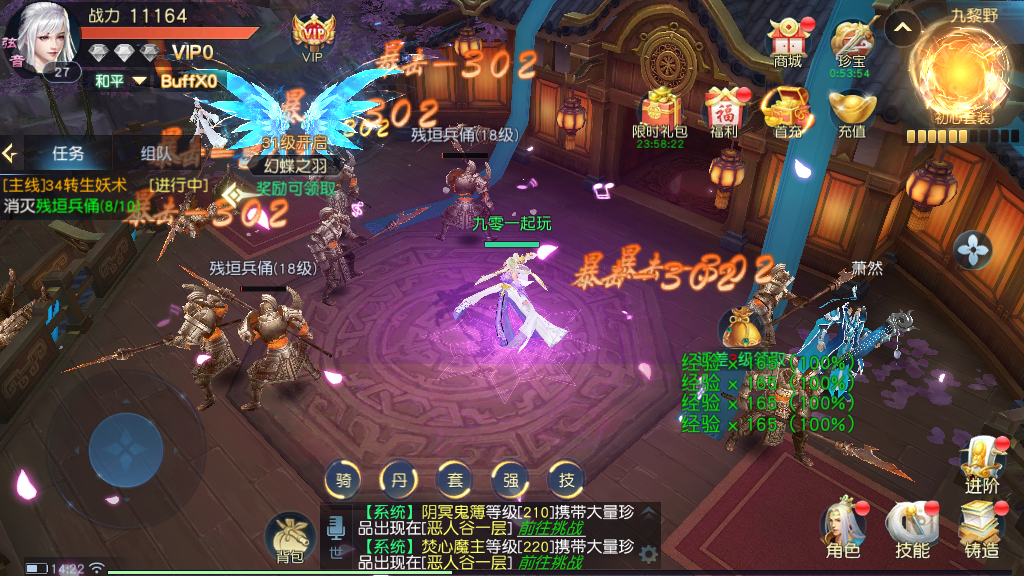1024x576 pixels.
Task: Open the 充值 recharge menu
Action: point(853,111)
